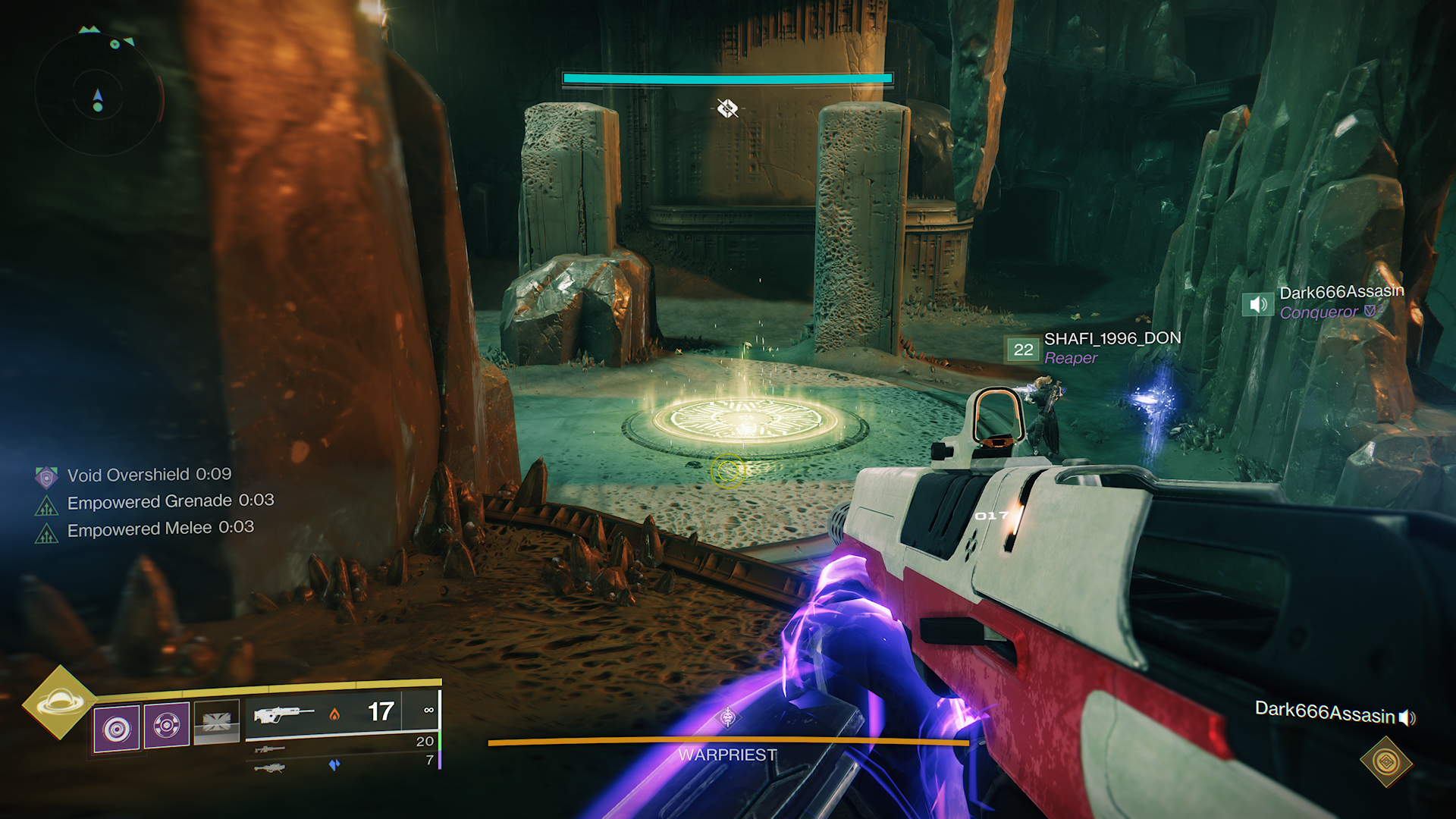This screenshot has height=819, width=1456.
Task: Select the purple void melee ability icon
Action: 167,726
